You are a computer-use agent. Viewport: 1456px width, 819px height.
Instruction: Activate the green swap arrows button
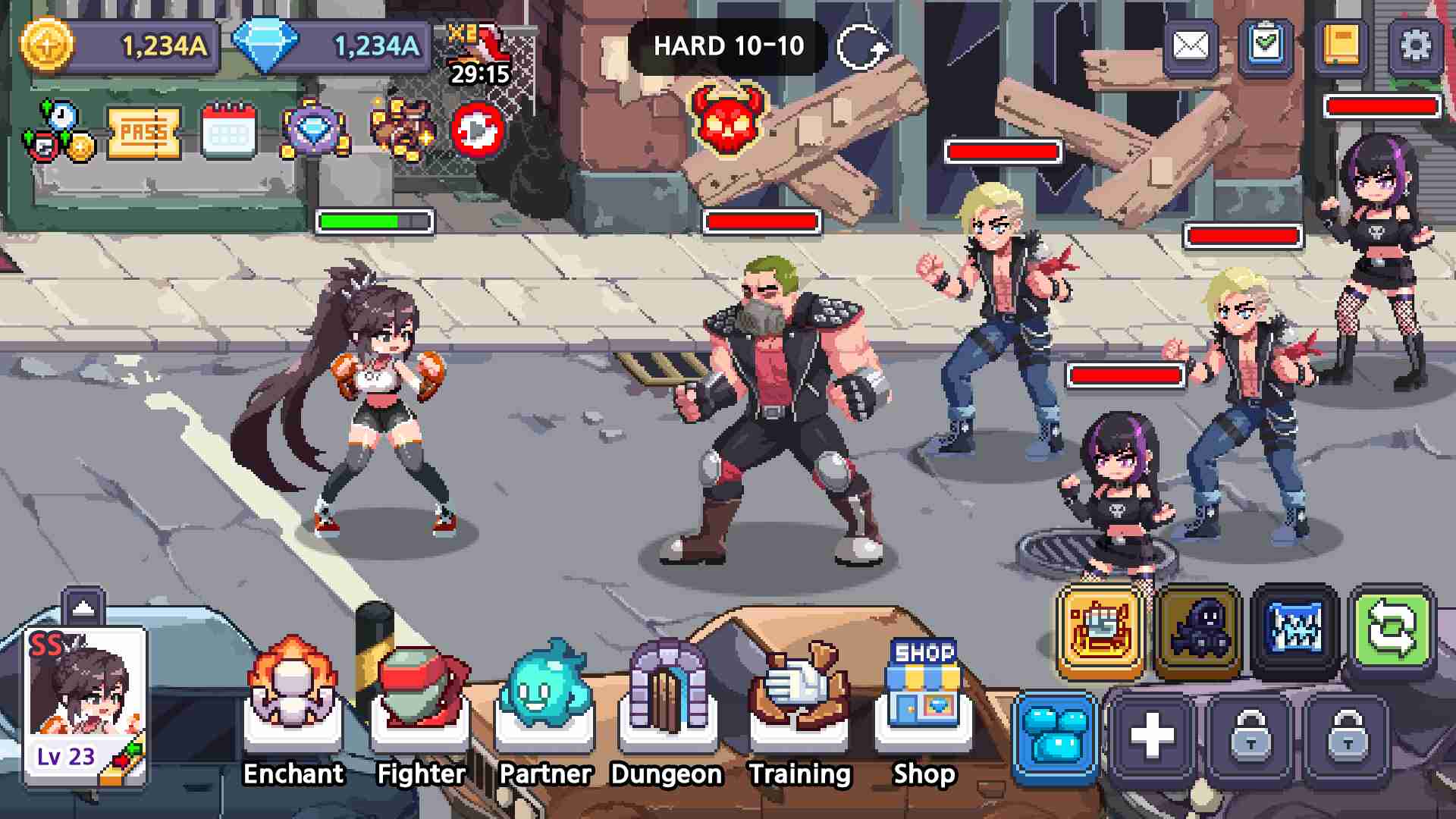1392,631
